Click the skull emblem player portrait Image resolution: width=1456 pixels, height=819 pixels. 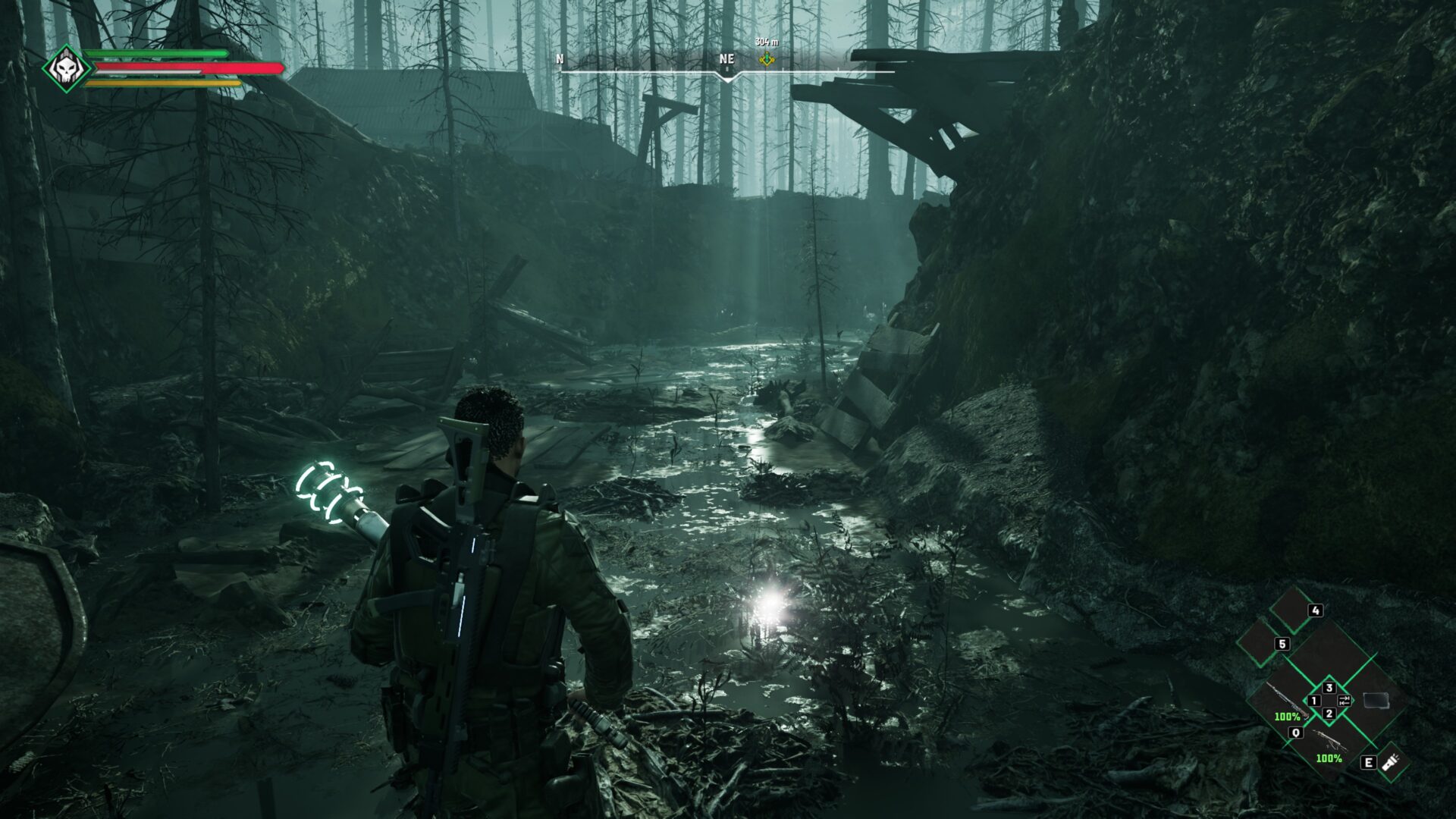pos(66,69)
